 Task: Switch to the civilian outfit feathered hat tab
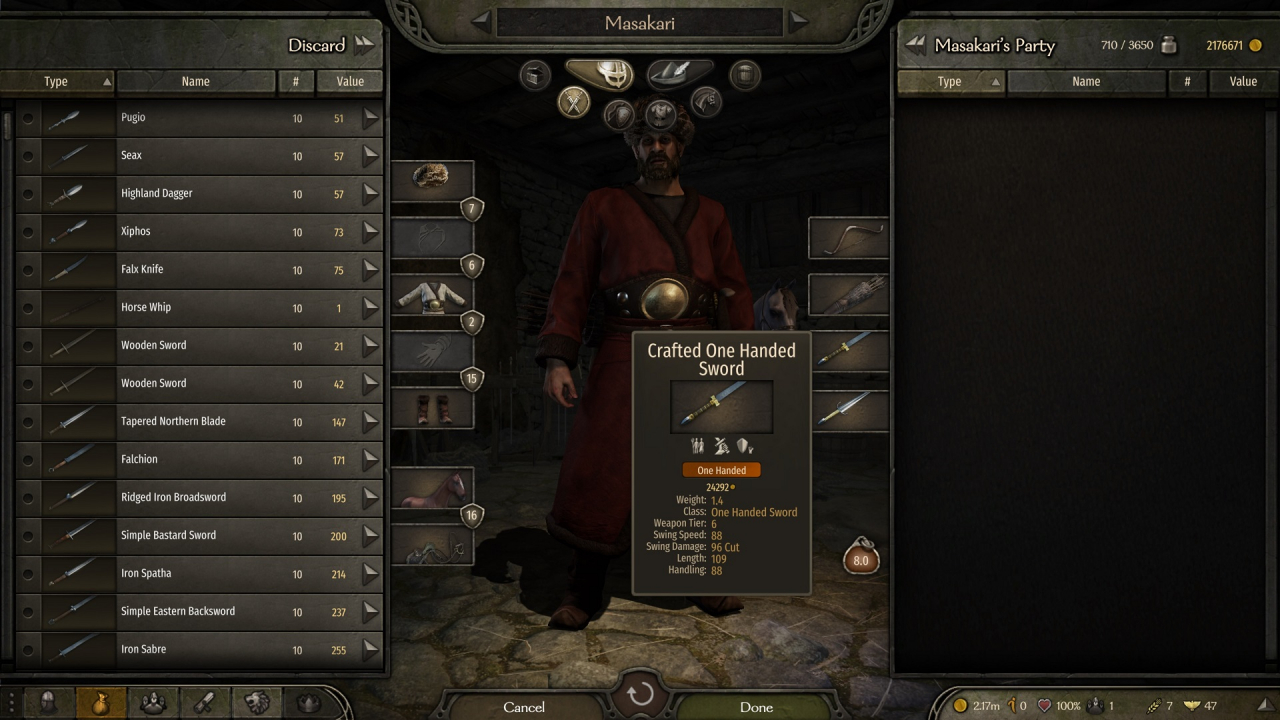click(x=680, y=73)
